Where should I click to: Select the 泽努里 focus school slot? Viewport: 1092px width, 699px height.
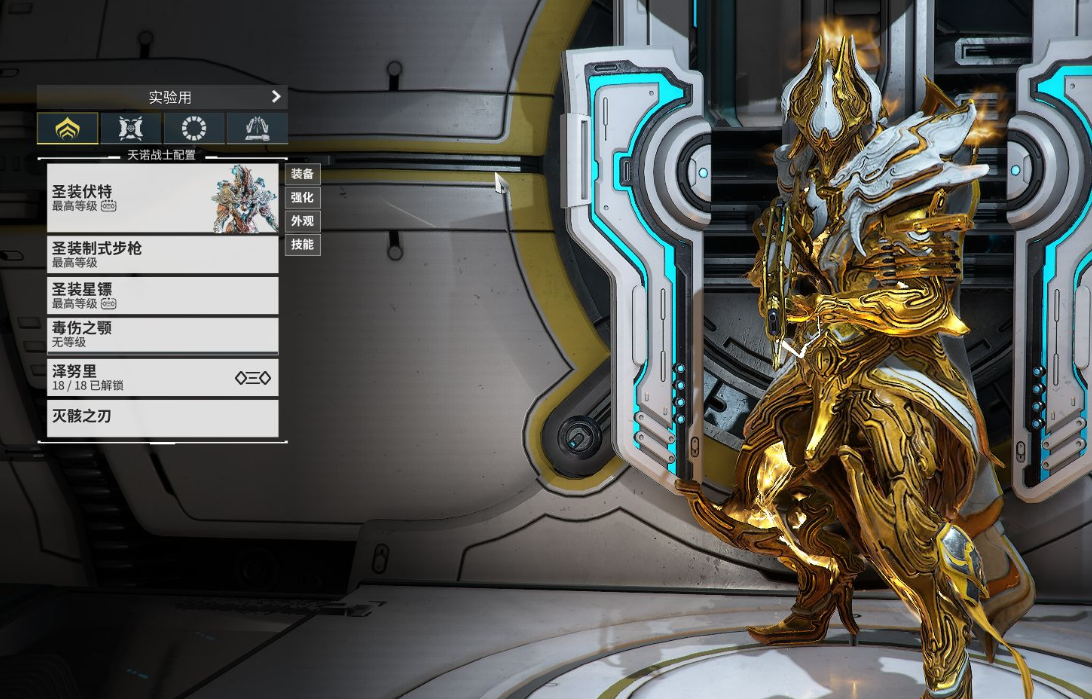tap(162, 377)
